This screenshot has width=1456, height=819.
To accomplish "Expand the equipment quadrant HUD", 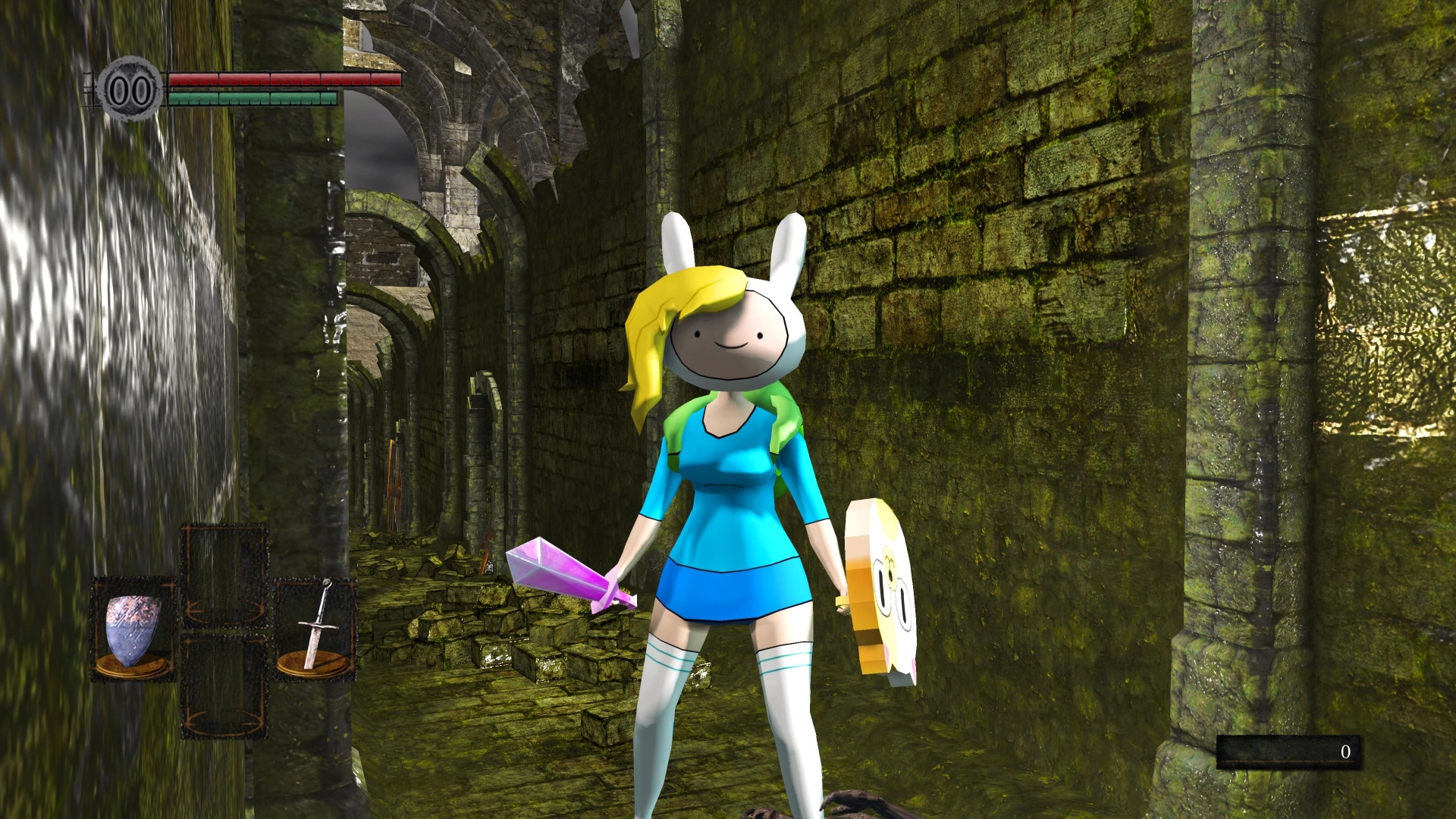I will (224, 629).
